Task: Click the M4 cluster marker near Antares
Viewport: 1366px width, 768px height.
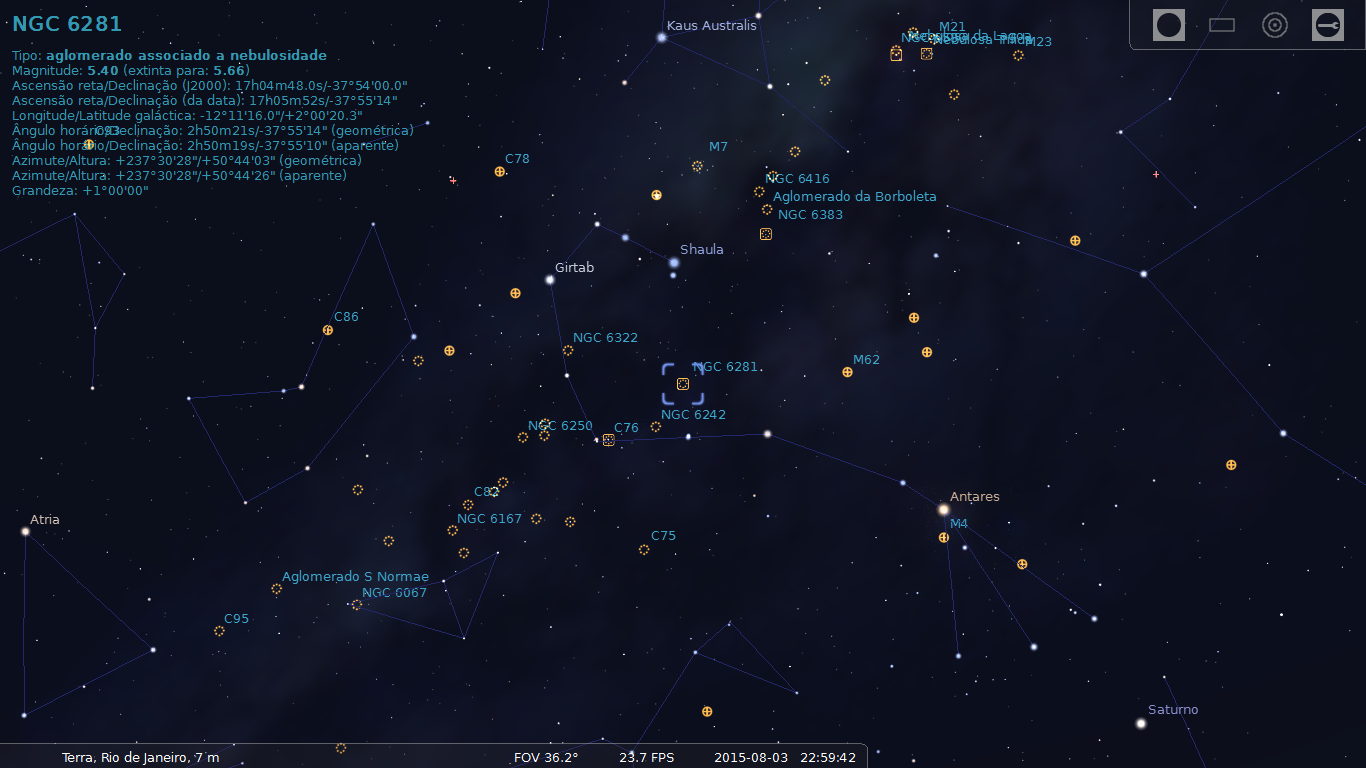Action: point(942,537)
